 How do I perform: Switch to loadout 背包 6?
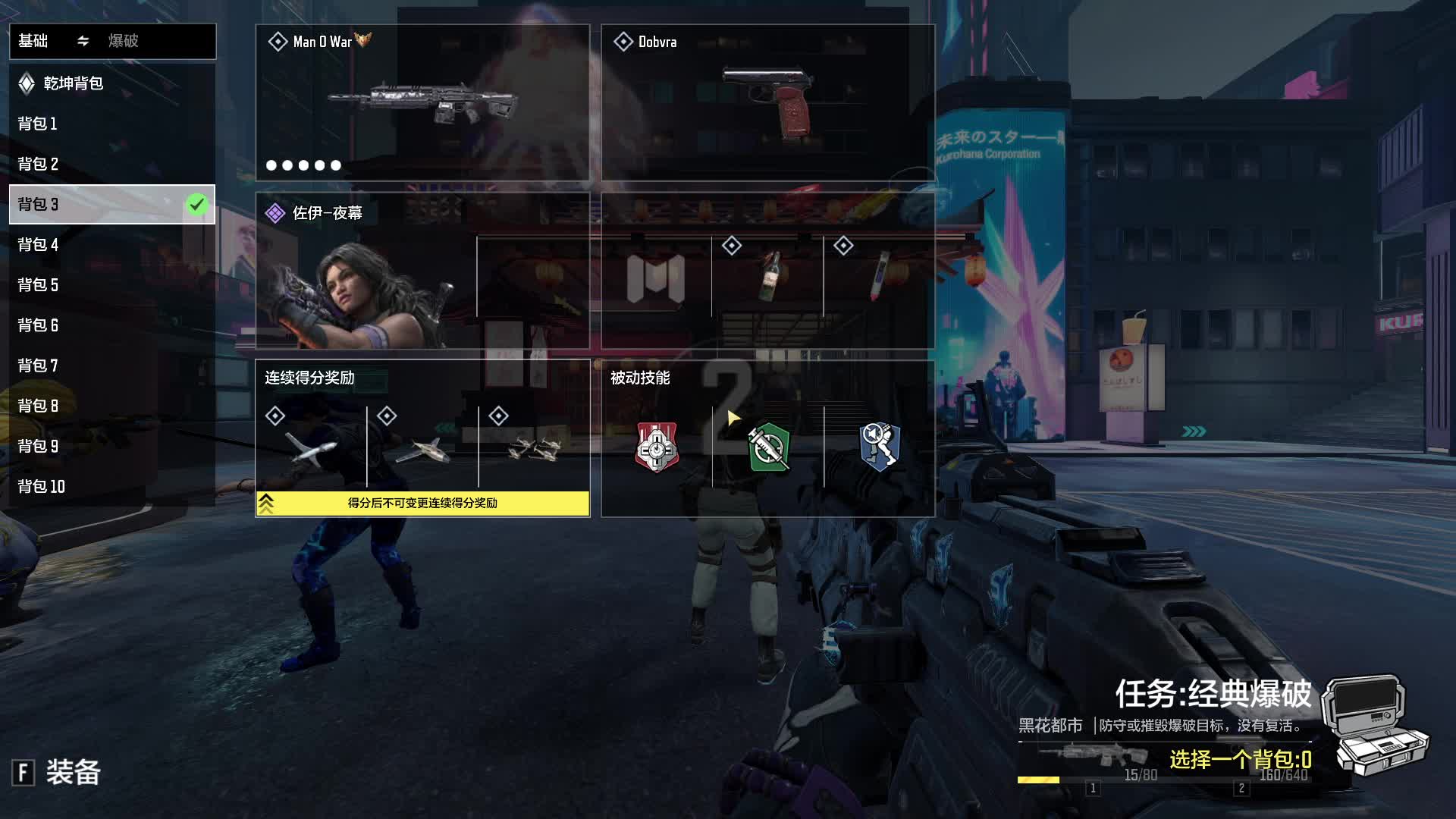tap(38, 325)
